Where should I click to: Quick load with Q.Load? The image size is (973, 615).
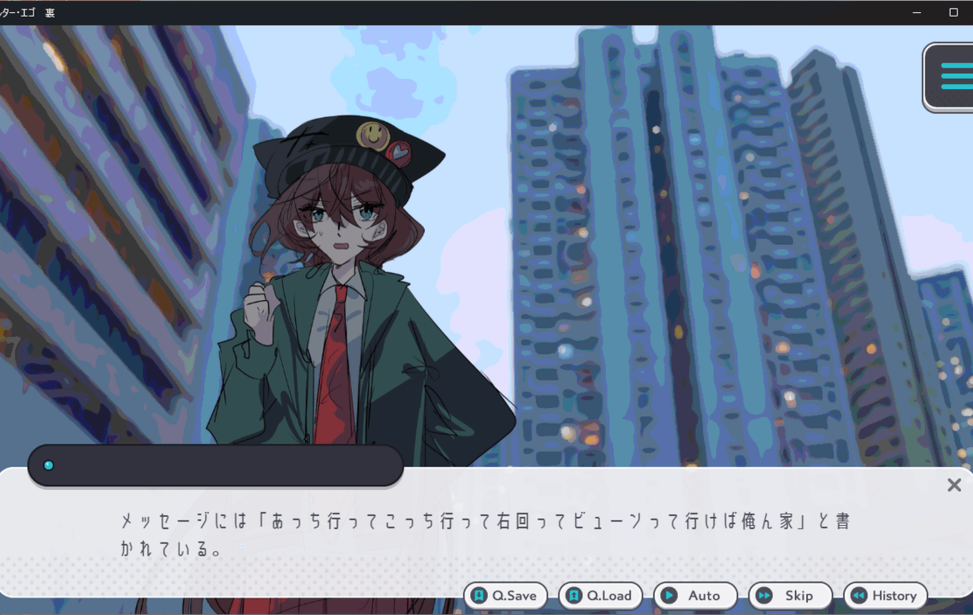point(600,596)
